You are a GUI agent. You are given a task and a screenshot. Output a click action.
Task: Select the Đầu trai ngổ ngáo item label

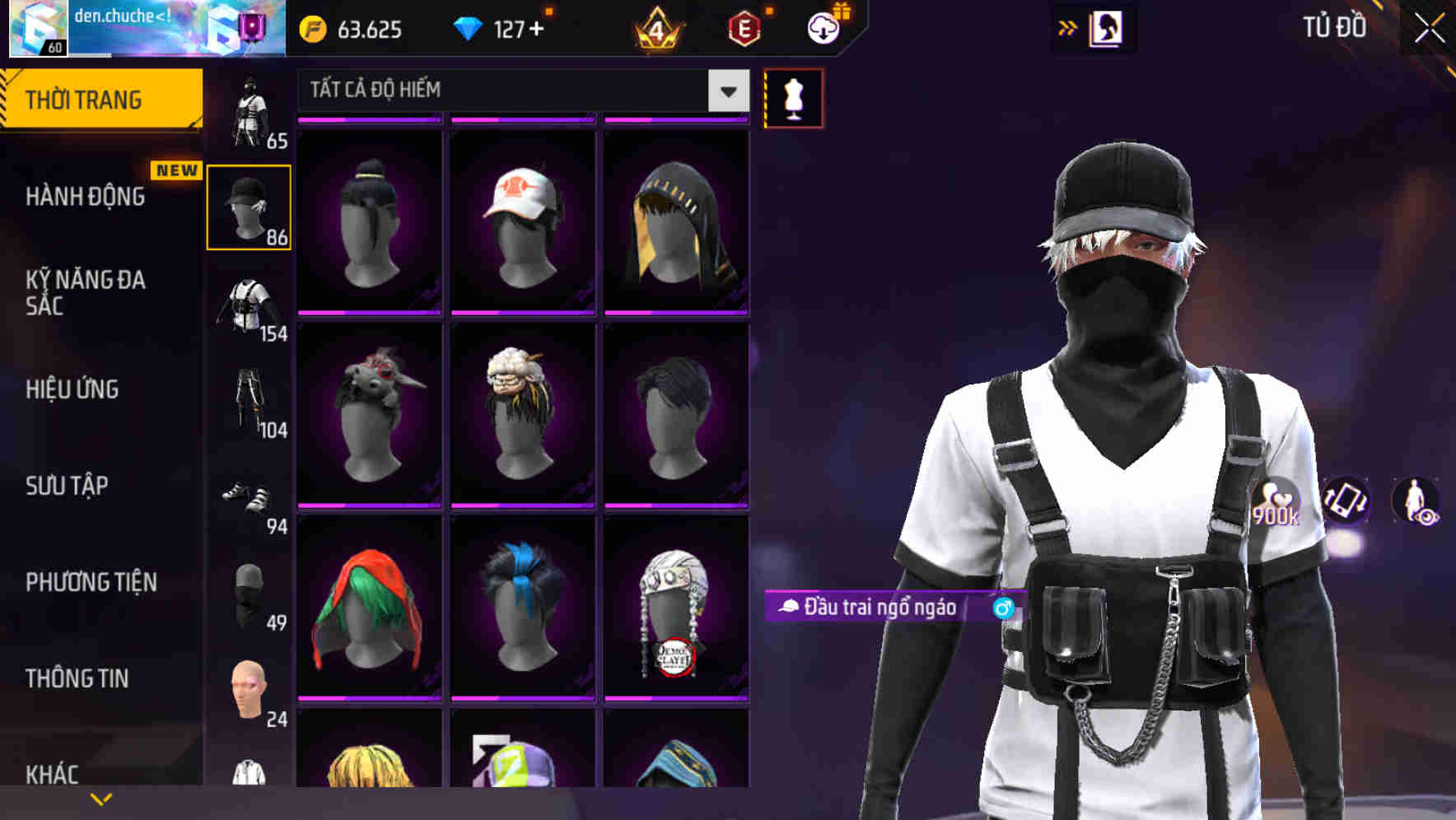871,609
